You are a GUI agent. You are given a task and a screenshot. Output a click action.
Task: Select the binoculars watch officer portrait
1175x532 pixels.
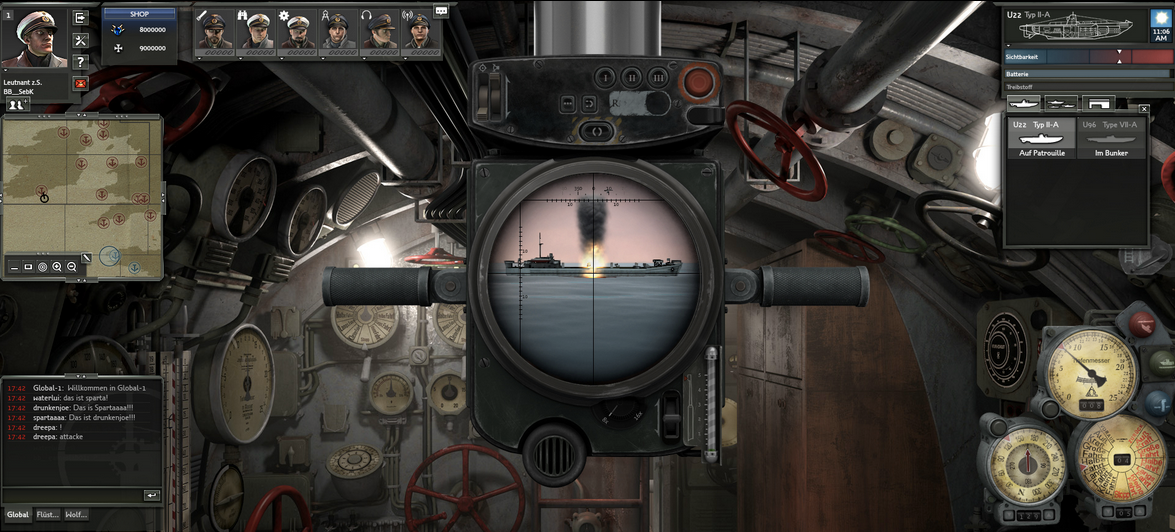(x=256, y=31)
